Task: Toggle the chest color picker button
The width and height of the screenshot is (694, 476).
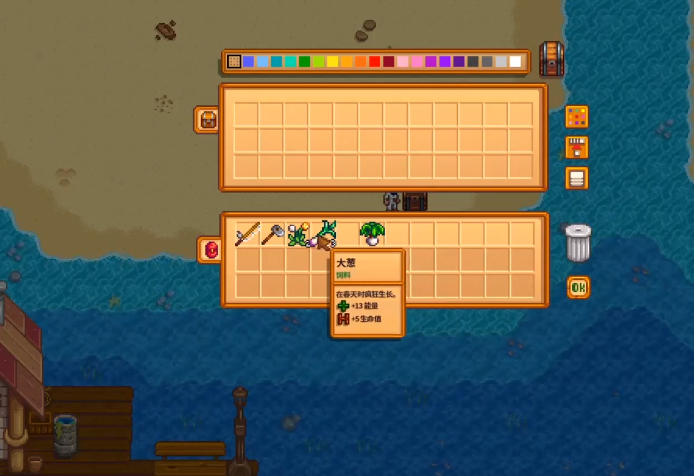Action: point(577,117)
